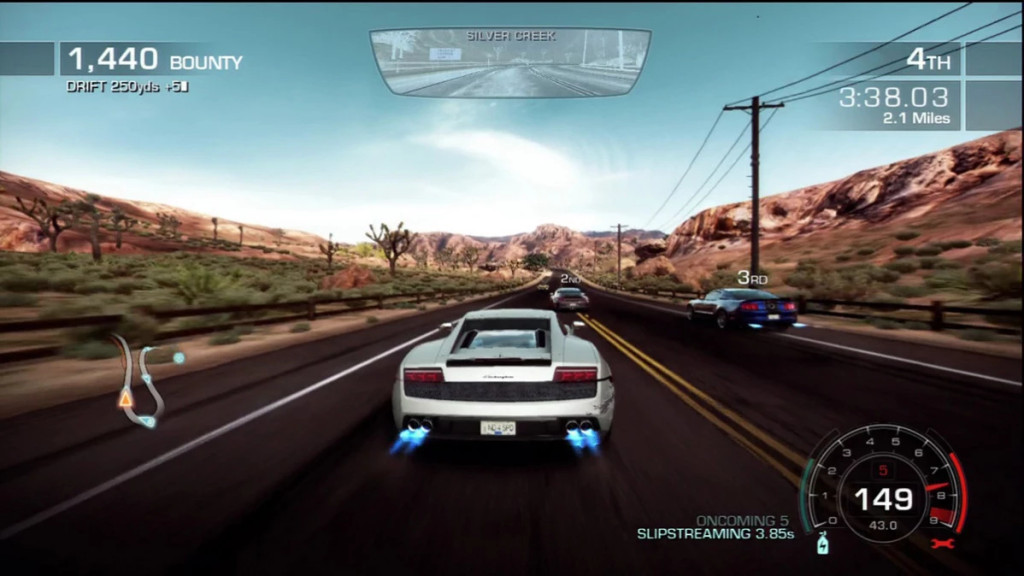This screenshot has height=576, width=1024.
Task: Click the red wrench damage icon
Action: click(x=942, y=543)
